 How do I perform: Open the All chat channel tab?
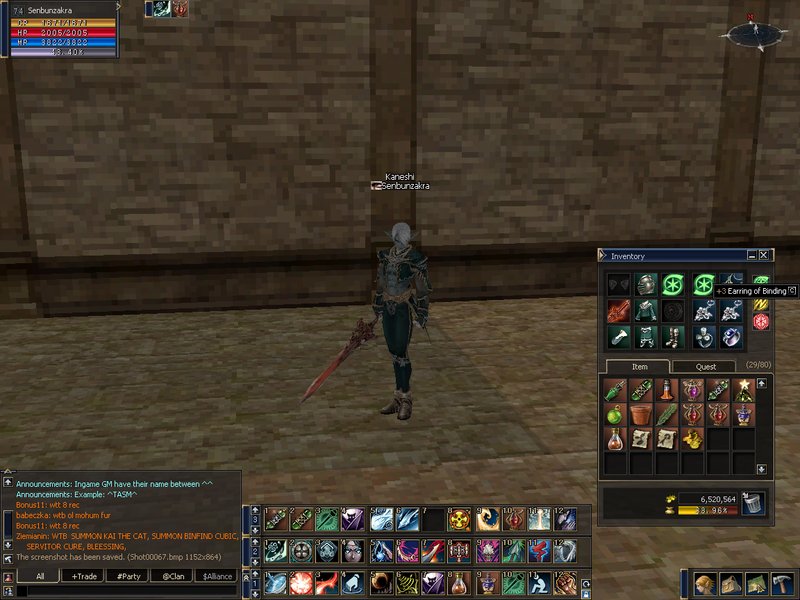point(40,576)
